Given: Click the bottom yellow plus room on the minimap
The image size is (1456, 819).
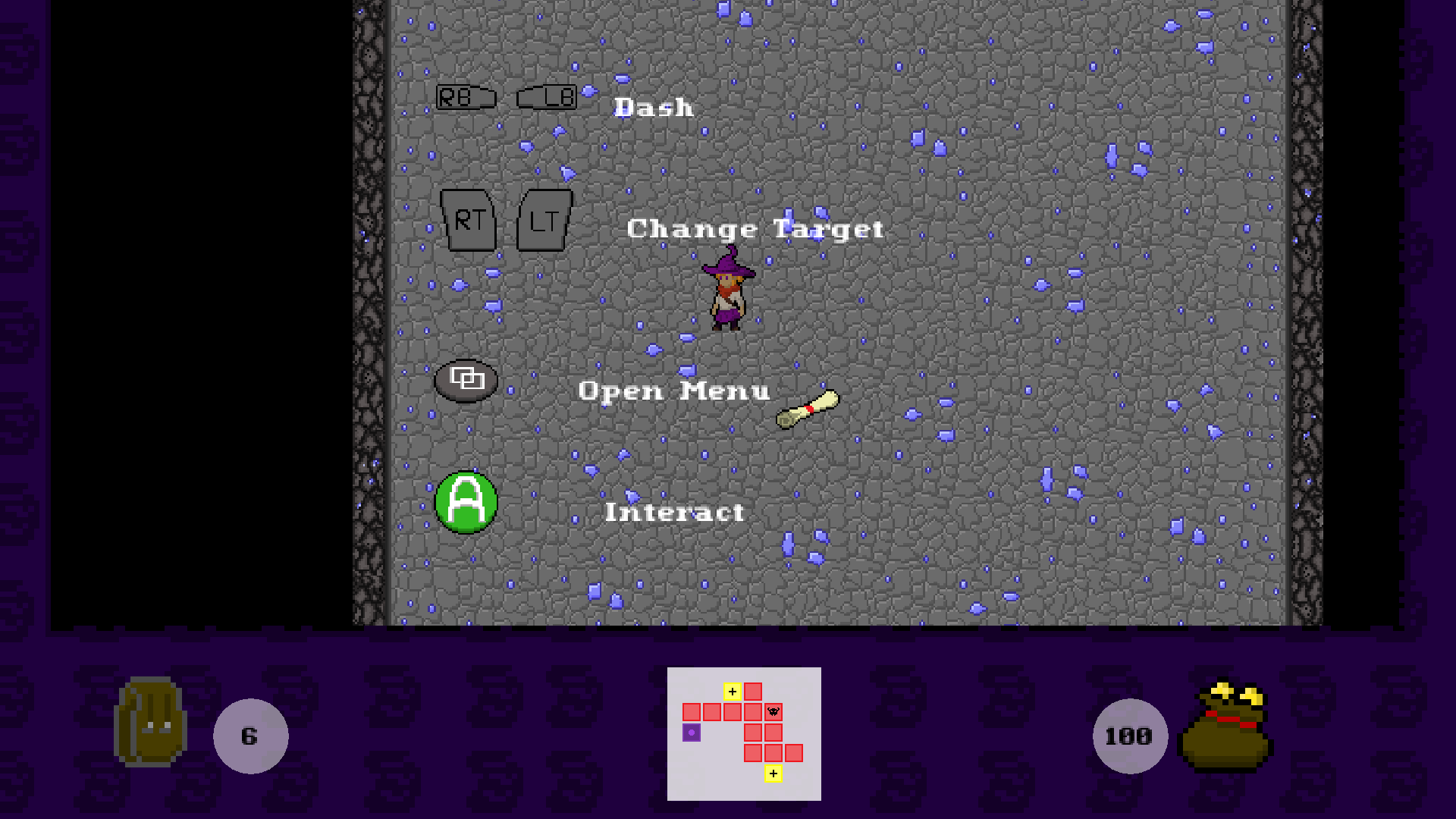Looking at the screenshot, I should tap(773, 773).
